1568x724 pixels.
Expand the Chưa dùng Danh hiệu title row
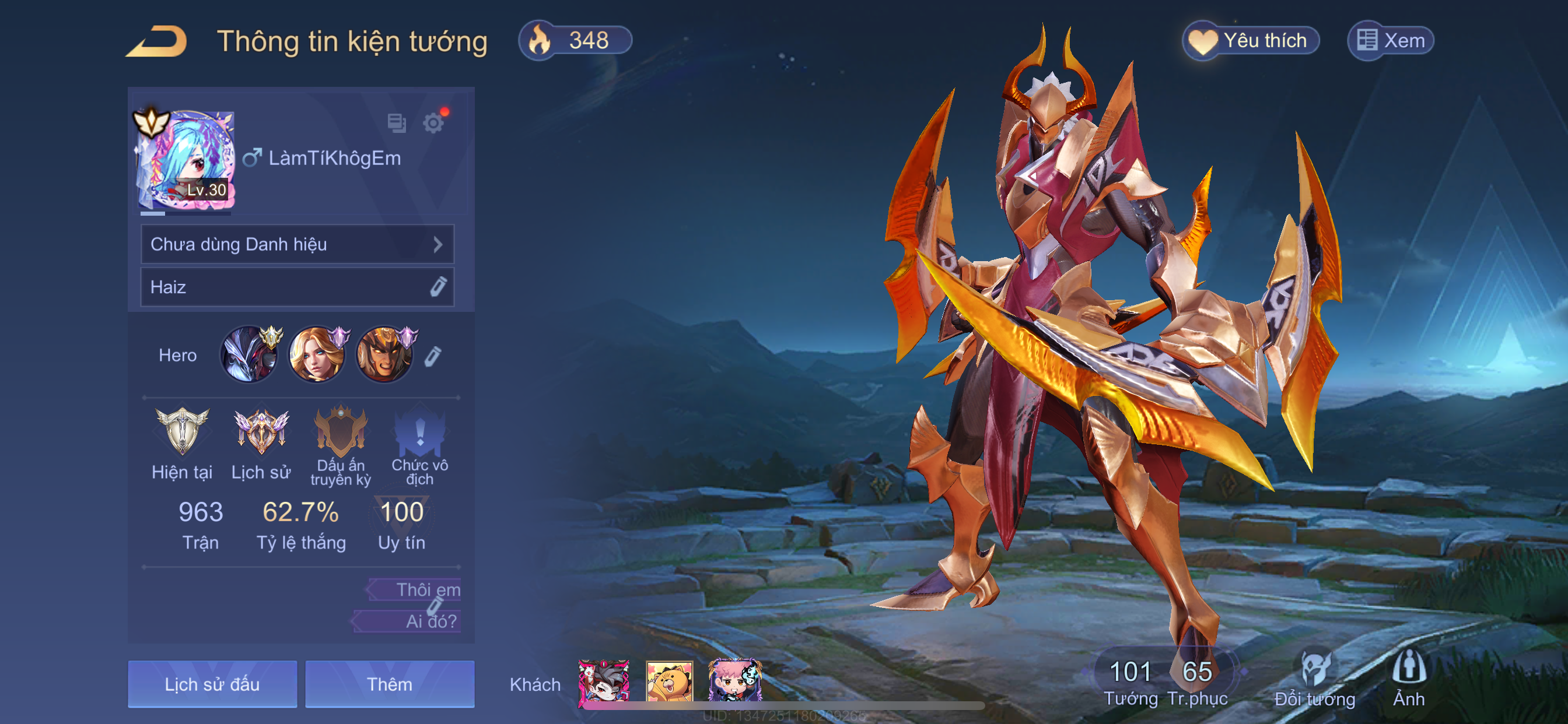[x=297, y=244]
